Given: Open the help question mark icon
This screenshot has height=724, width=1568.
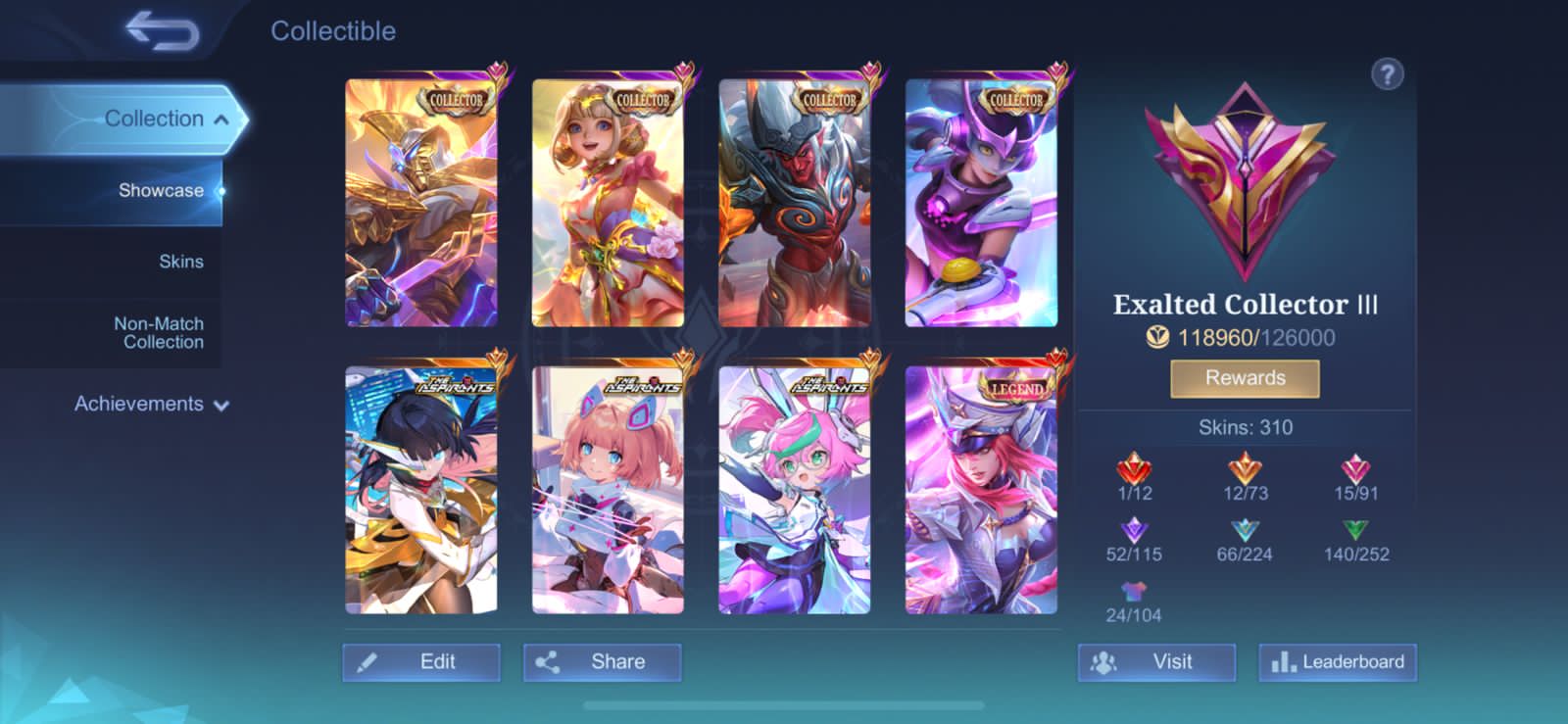Looking at the screenshot, I should pos(1386,74).
